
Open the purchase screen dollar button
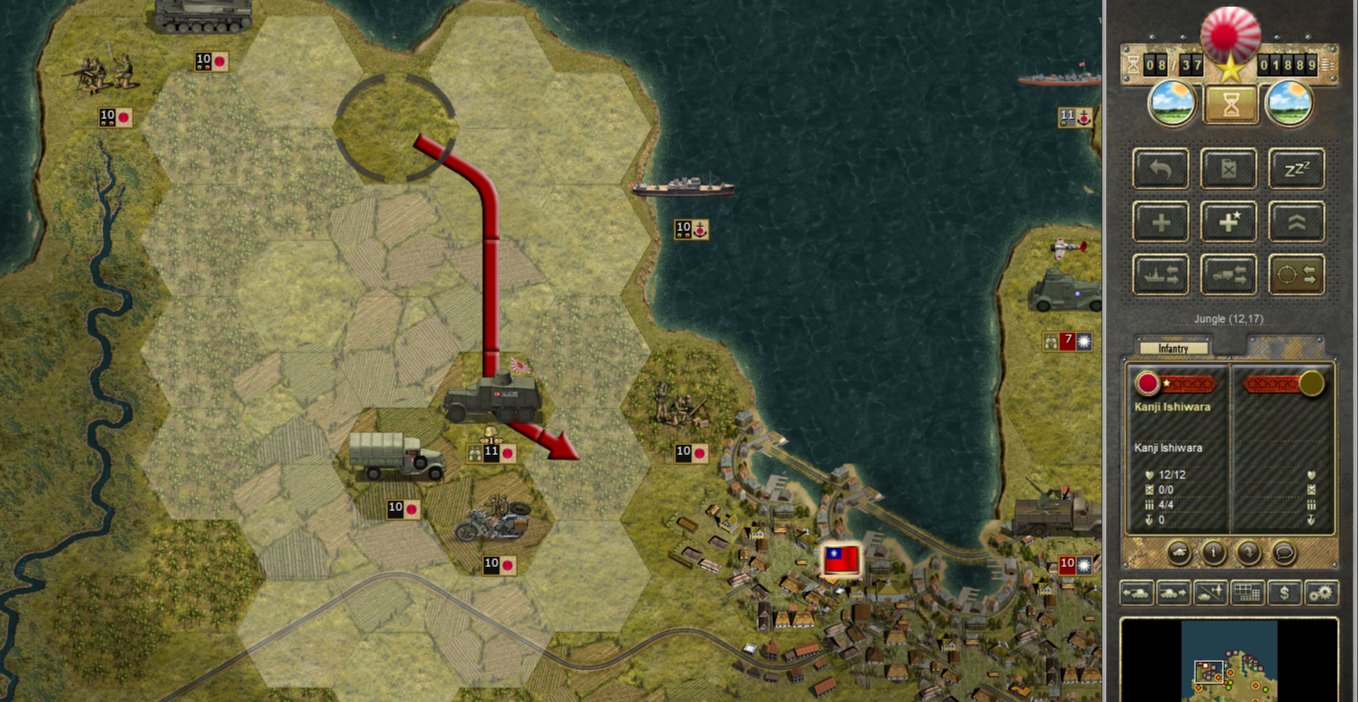1284,593
